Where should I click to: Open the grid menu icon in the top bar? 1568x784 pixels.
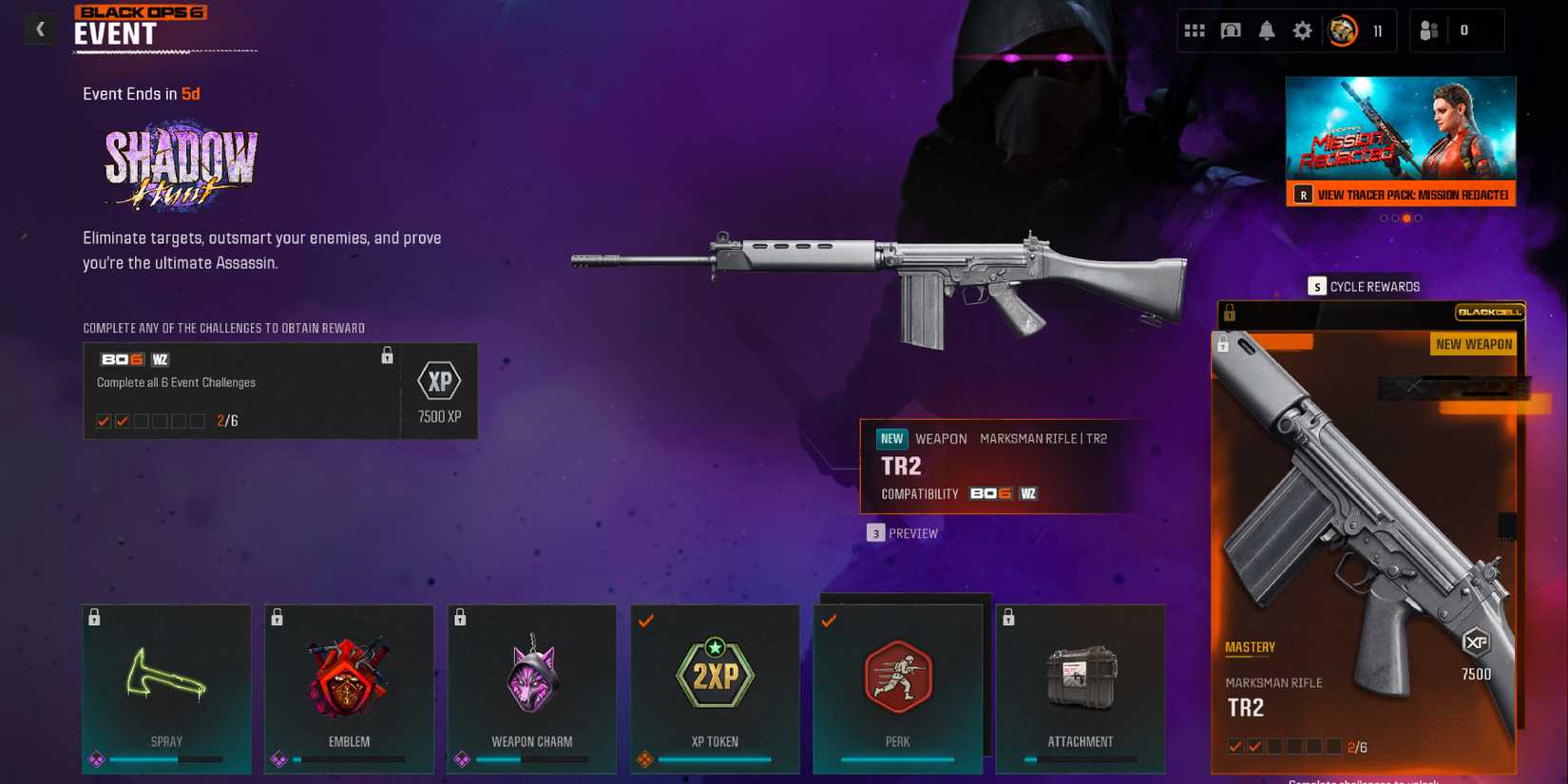1195,29
